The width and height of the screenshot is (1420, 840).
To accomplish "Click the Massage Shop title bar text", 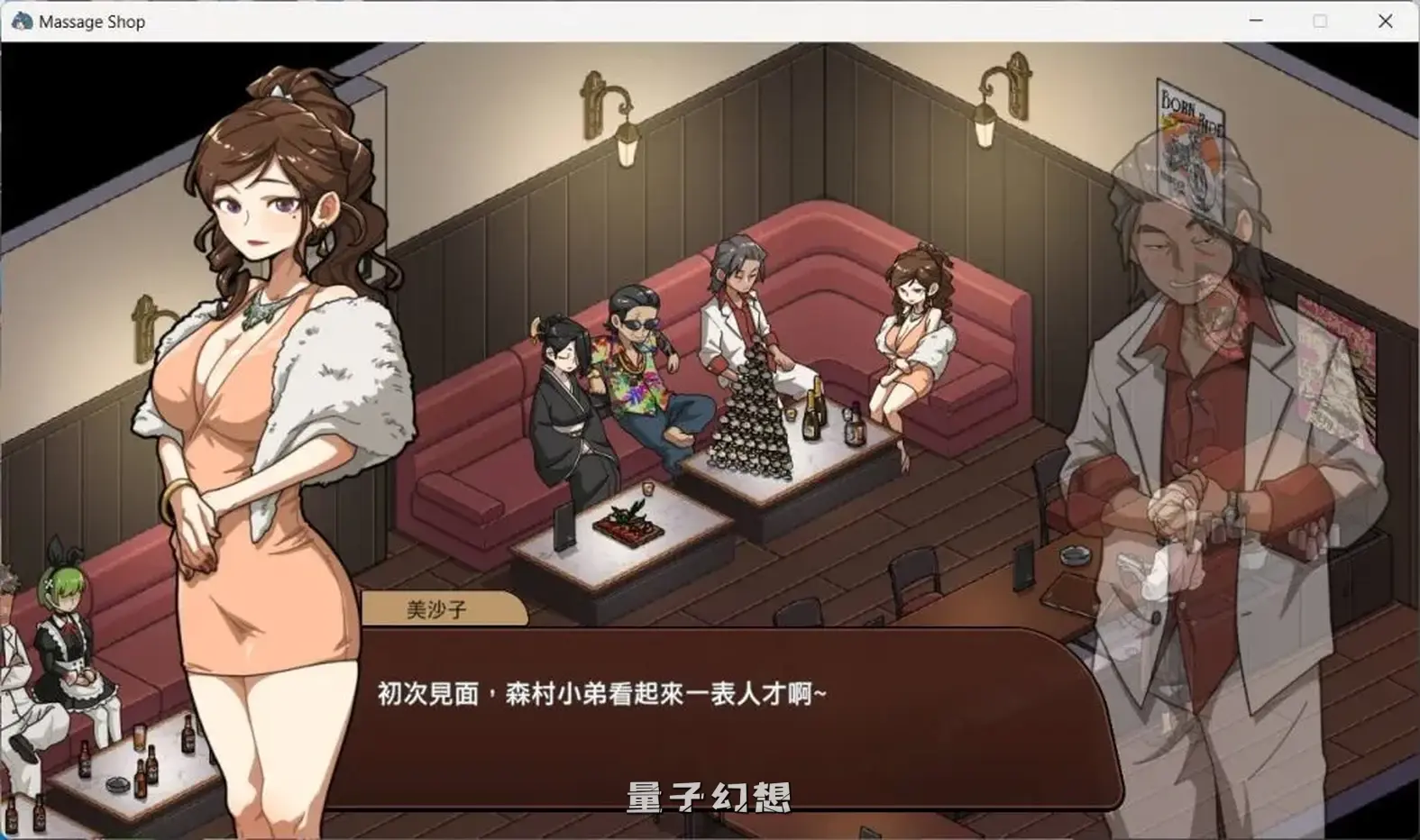I will coord(90,21).
